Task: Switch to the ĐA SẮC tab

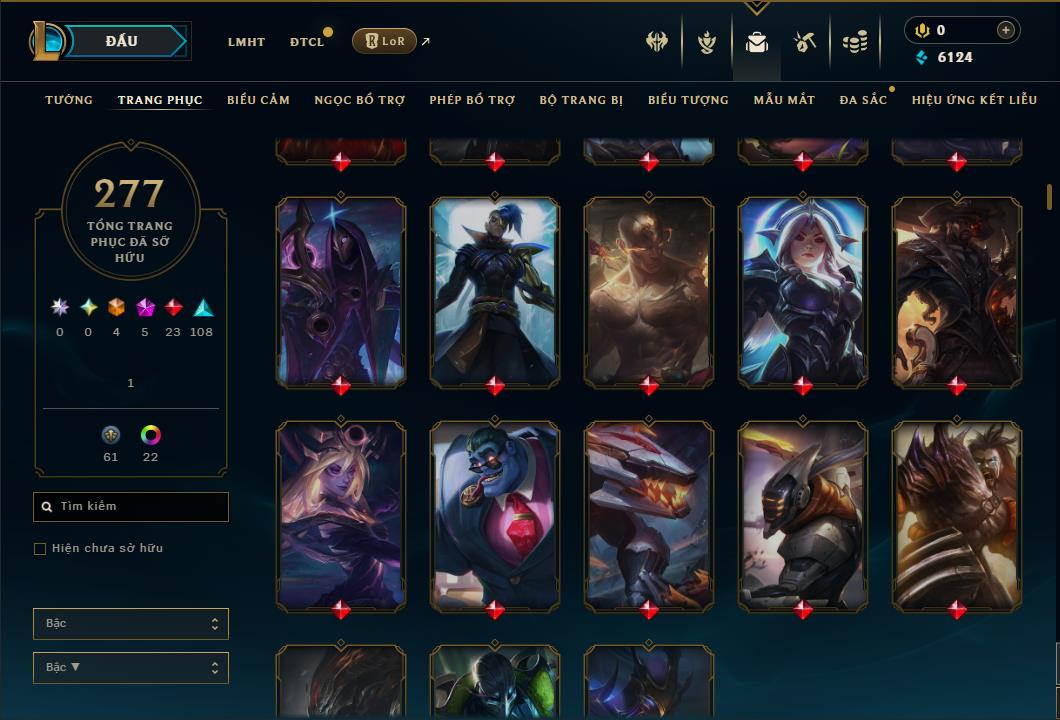Action: [863, 100]
